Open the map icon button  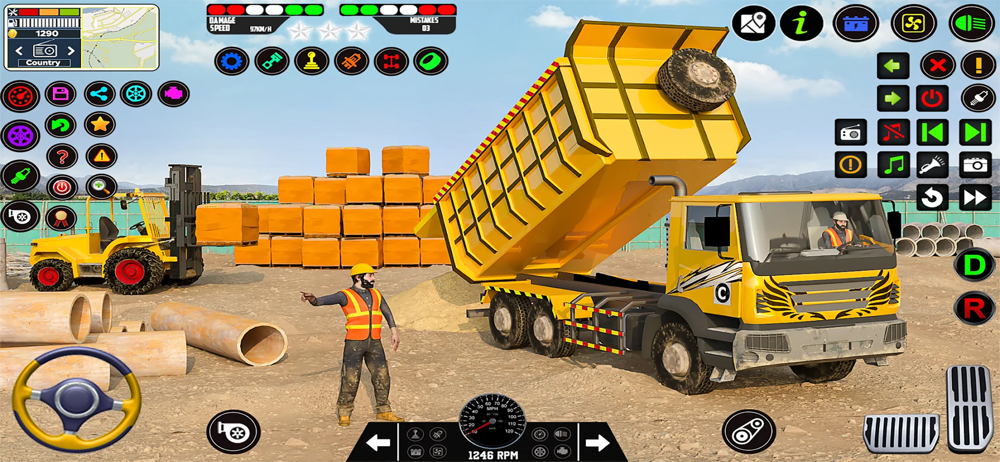tap(753, 23)
